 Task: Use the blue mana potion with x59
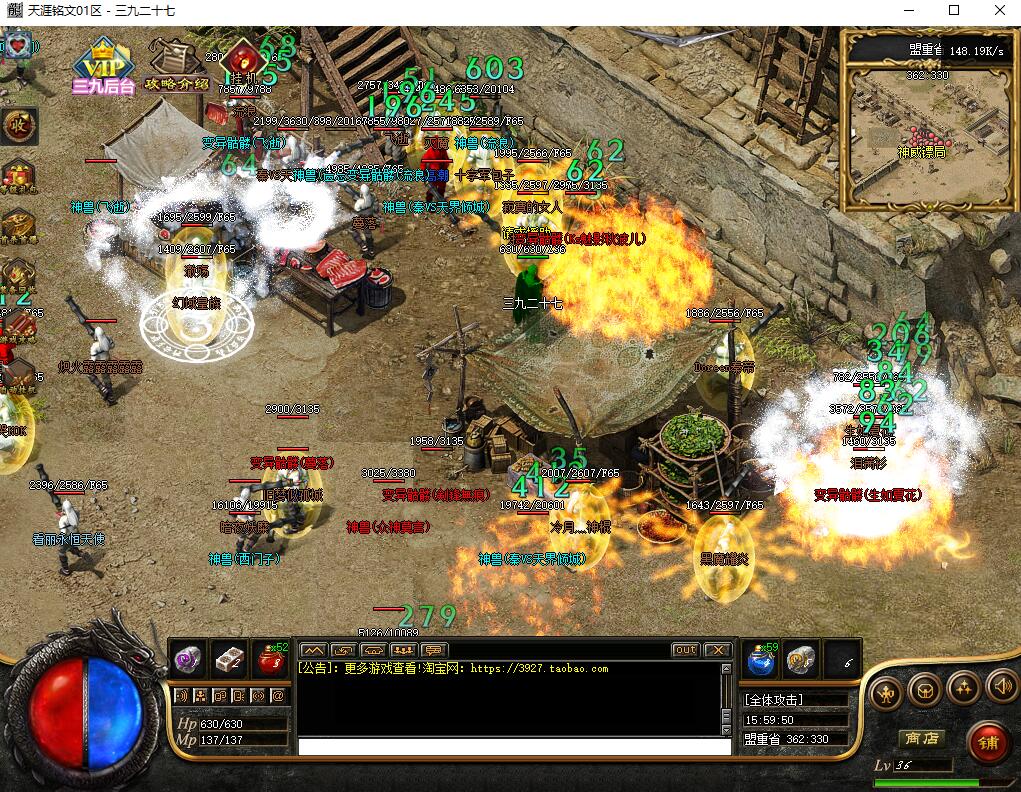tap(762, 658)
